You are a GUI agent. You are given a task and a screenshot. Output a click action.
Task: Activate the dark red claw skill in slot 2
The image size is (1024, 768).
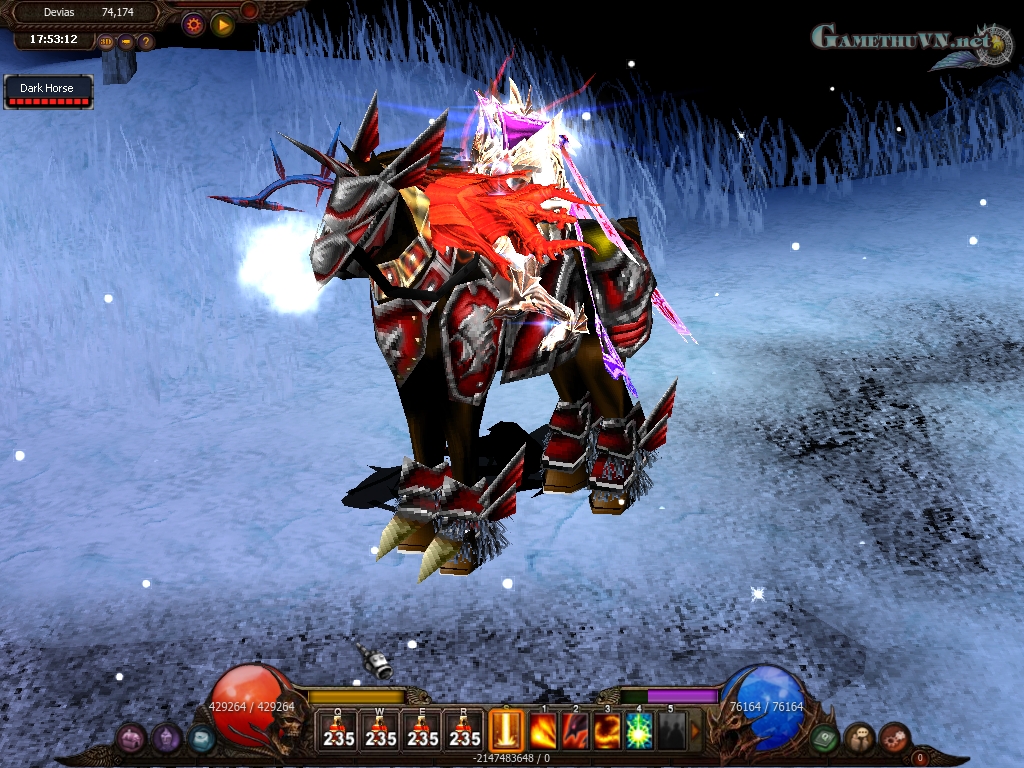click(576, 731)
